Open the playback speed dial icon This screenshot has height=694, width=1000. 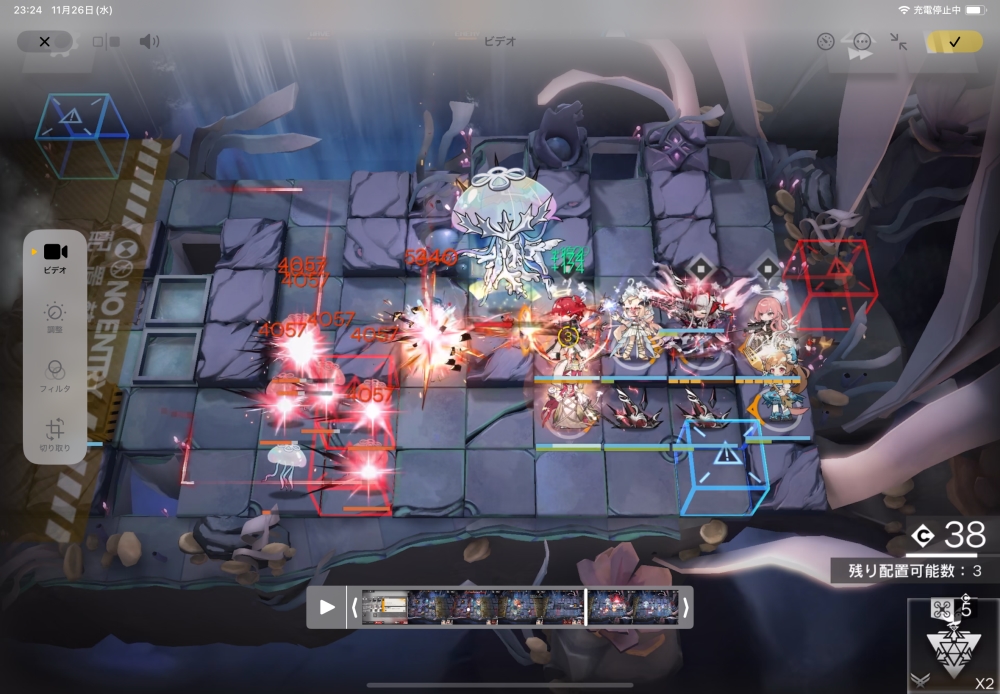[x=825, y=42]
